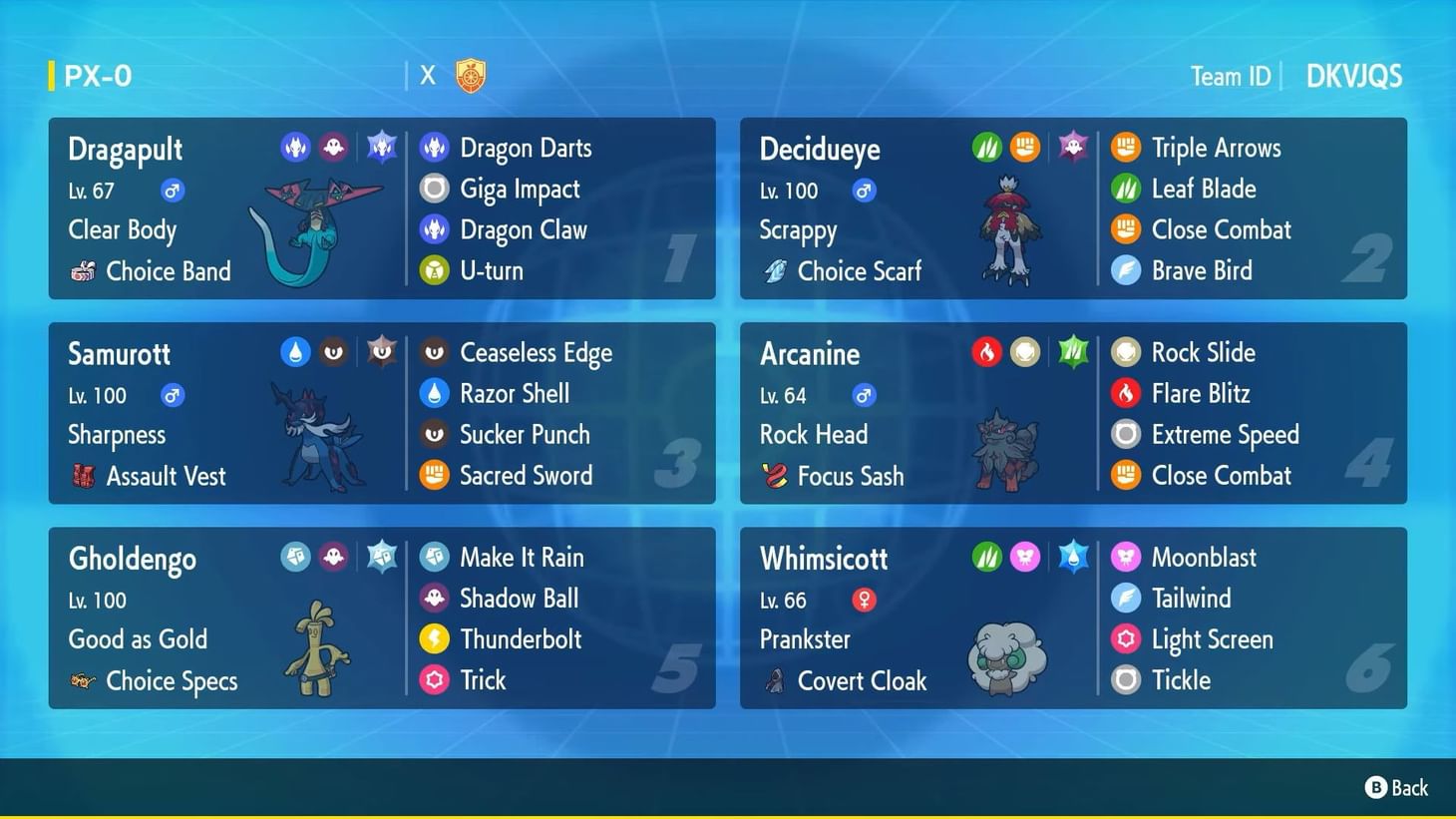Click the Focus Sash item icon on Arcanine
The height and width of the screenshot is (819, 1456).
(x=773, y=476)
